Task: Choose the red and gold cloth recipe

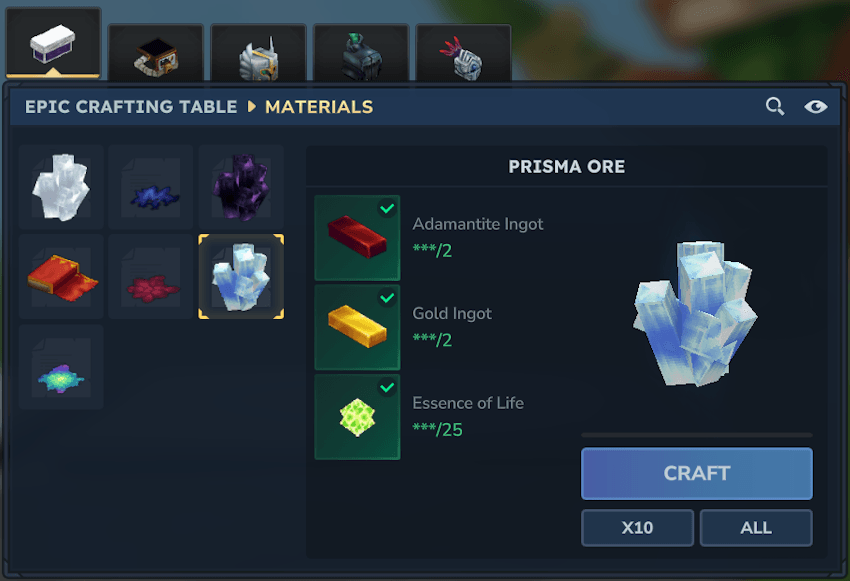Action: [61, 277]
